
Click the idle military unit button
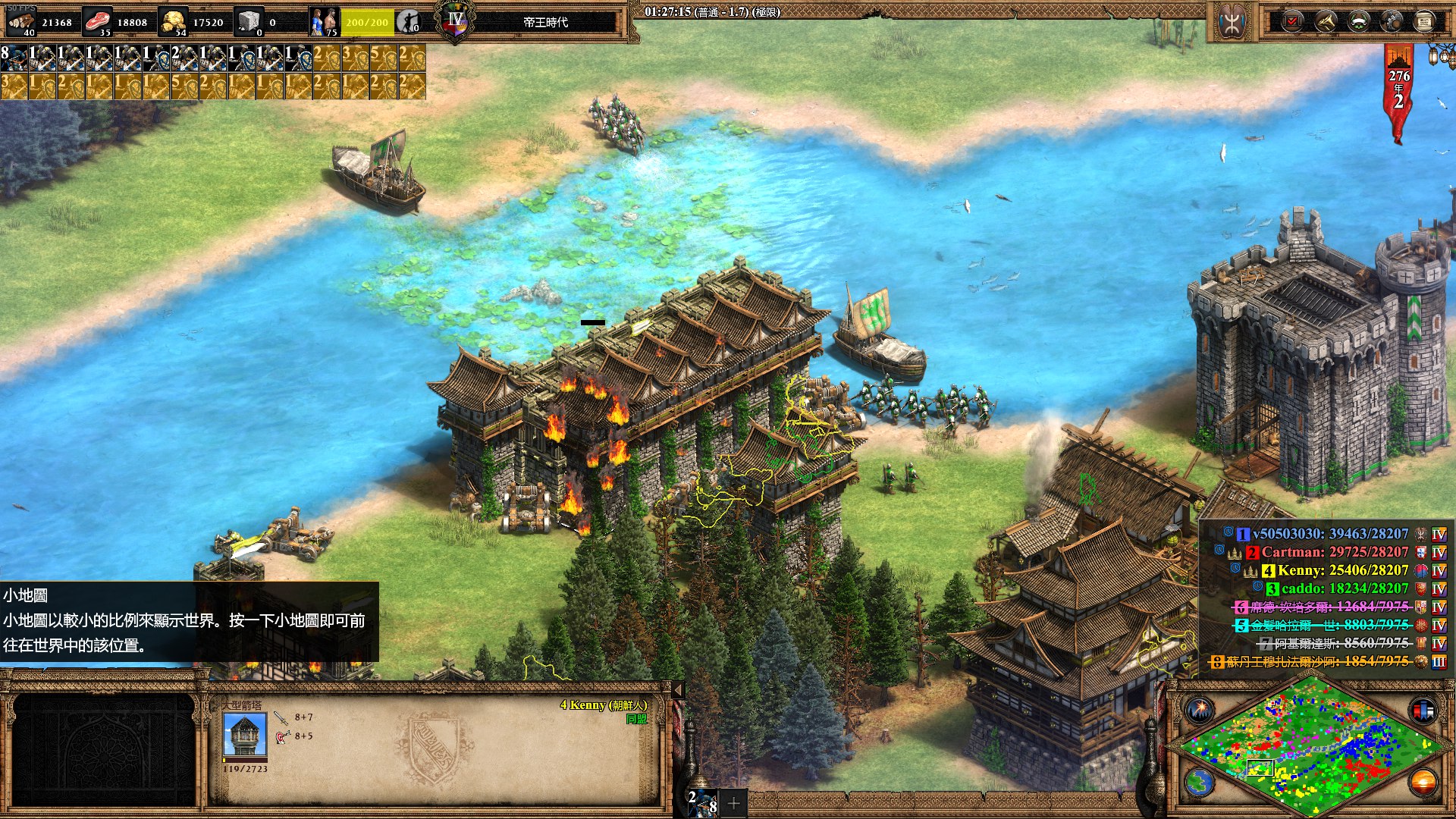coord(409,21)
